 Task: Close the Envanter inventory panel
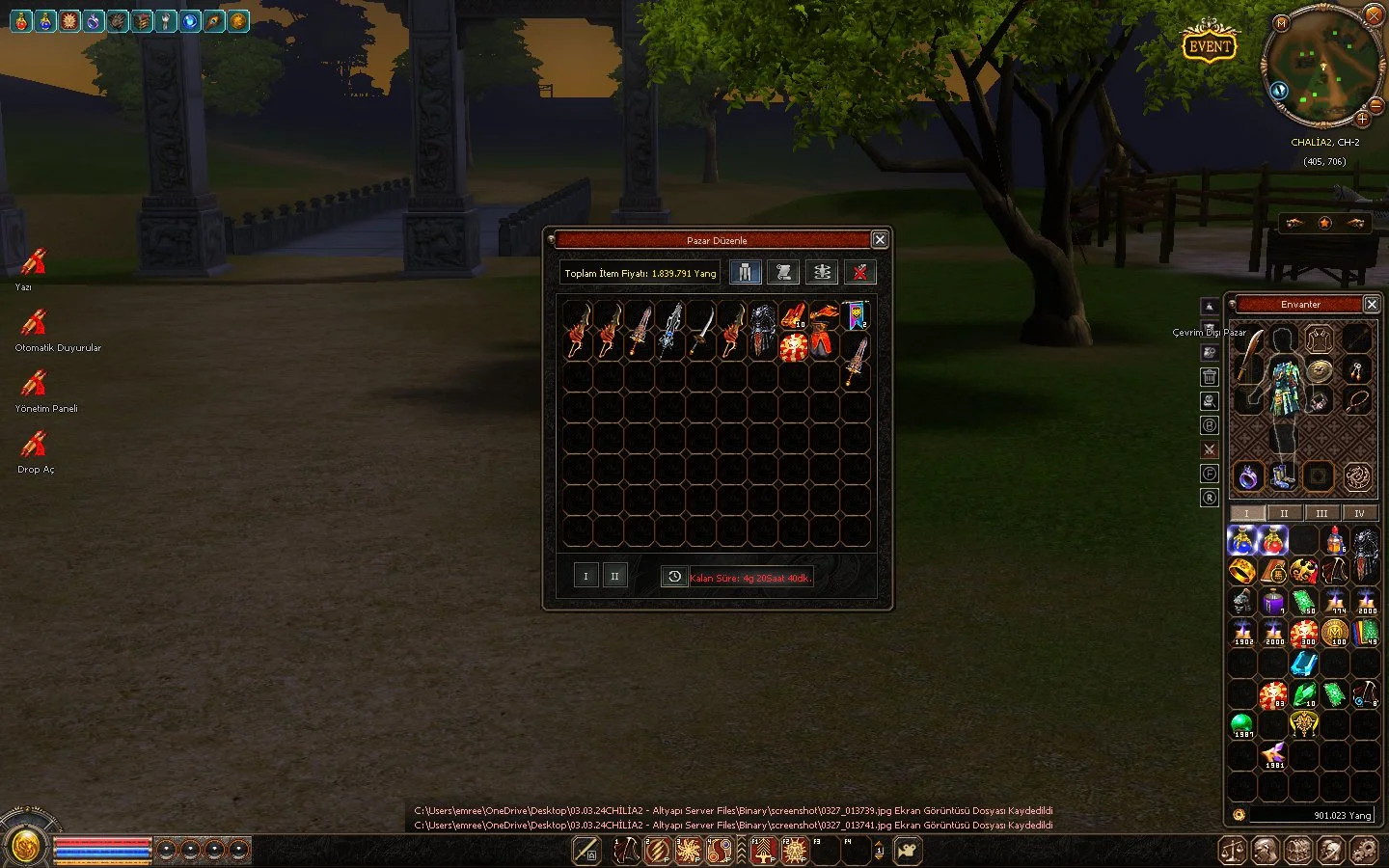coord(1372,304)
